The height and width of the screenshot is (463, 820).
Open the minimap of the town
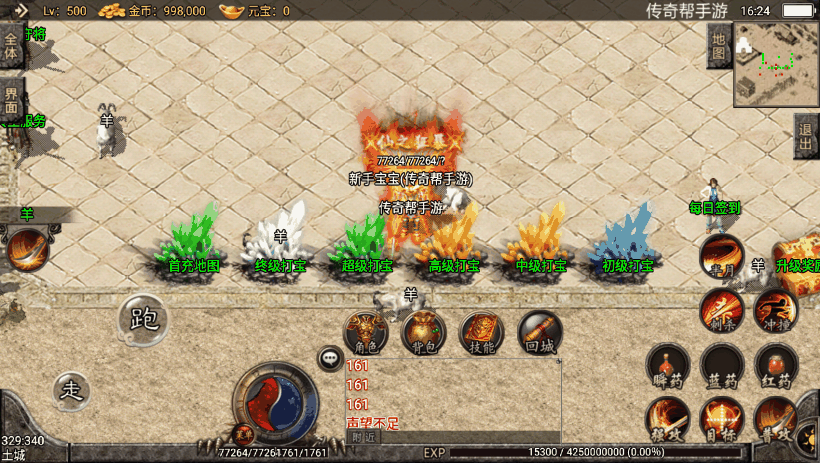pos(776,64)
